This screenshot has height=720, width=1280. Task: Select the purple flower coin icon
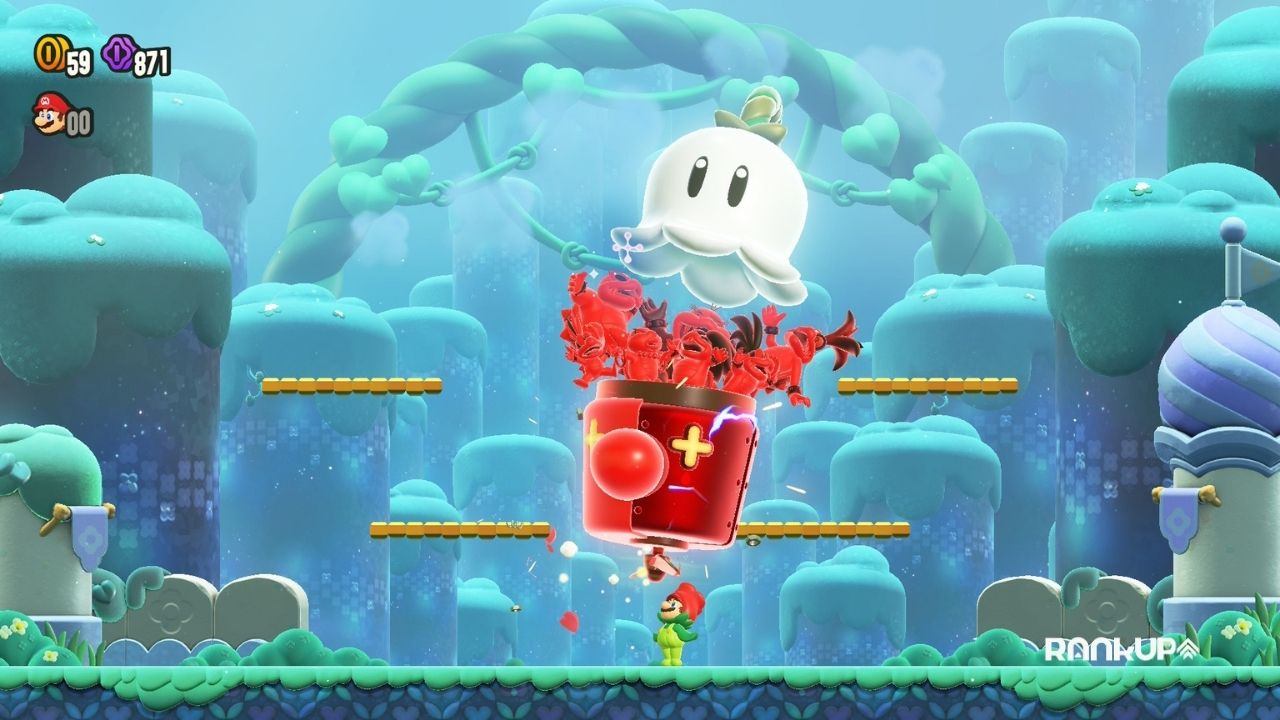pos(117,54)
